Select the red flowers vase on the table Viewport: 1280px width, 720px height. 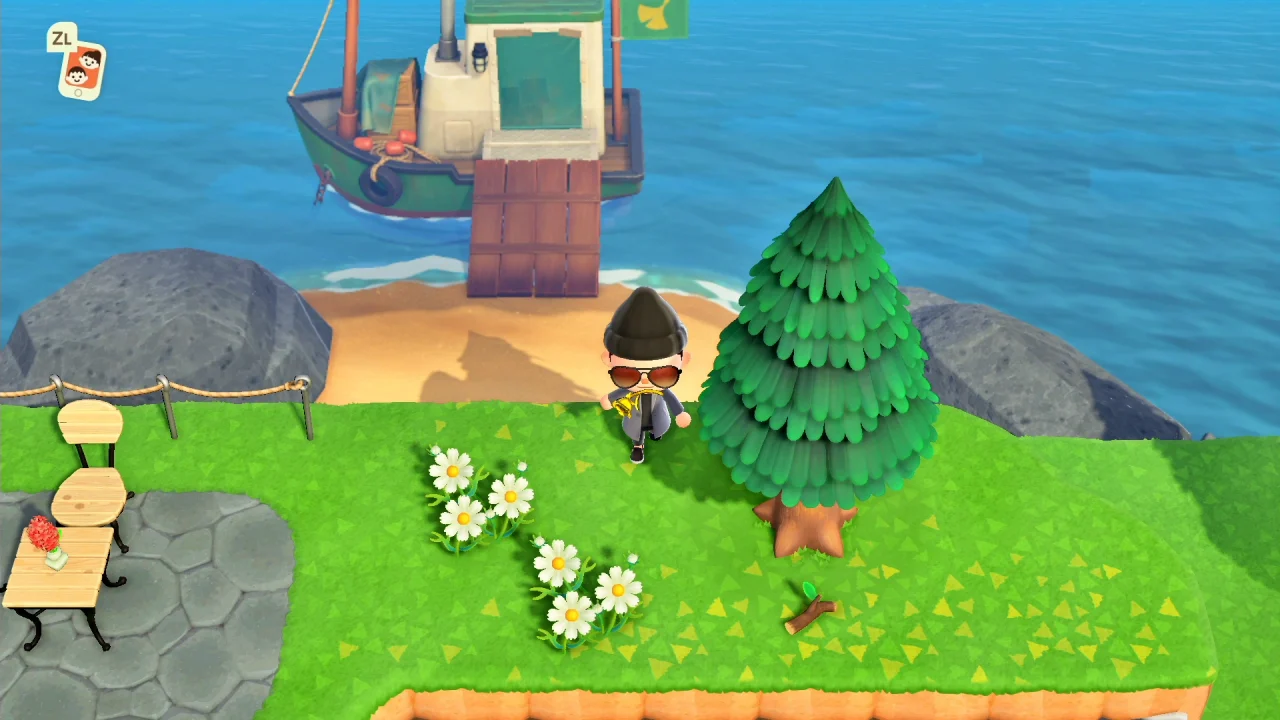42,540
